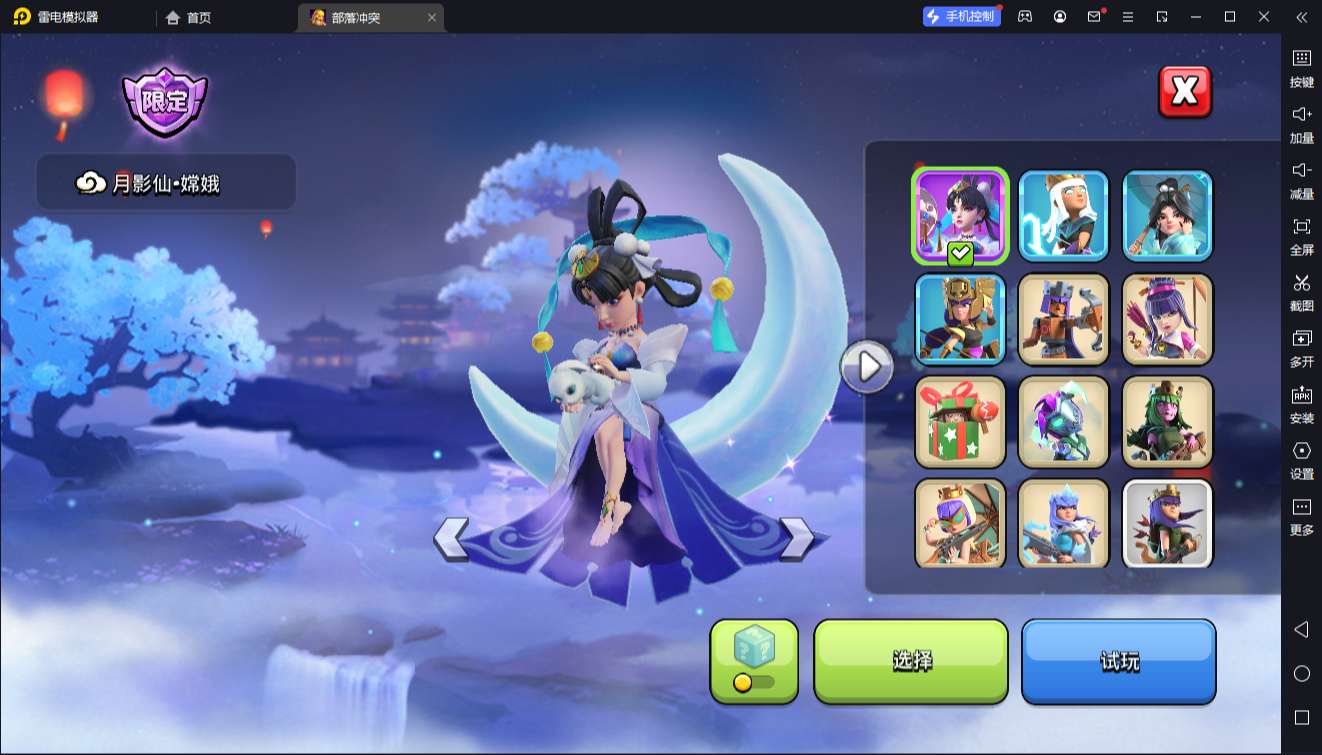1322x755 pixels.
Task: Open the emulator's 截图 screenshot tool
Action: pyautogui.click(x=1301, y=292)
